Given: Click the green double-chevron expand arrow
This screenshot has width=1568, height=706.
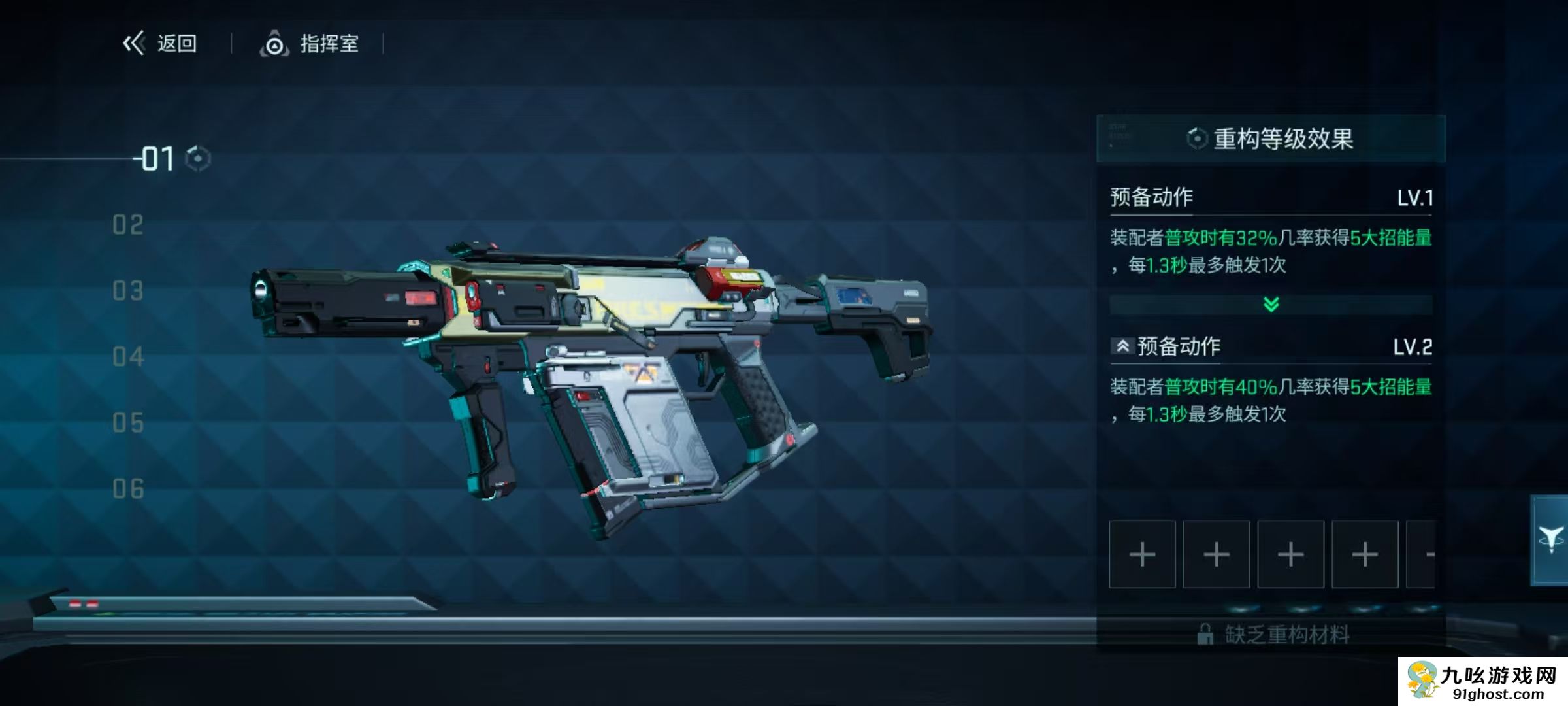Looking at the screenshot, I should tap(1271, 305).
